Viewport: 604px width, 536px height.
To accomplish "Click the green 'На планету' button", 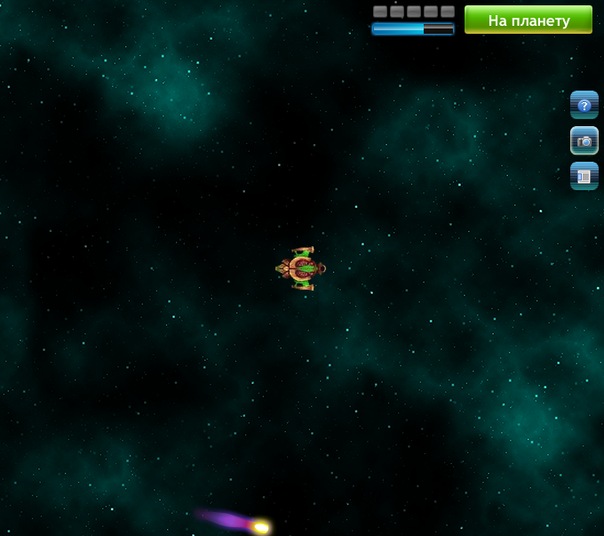I will (528, 20).
